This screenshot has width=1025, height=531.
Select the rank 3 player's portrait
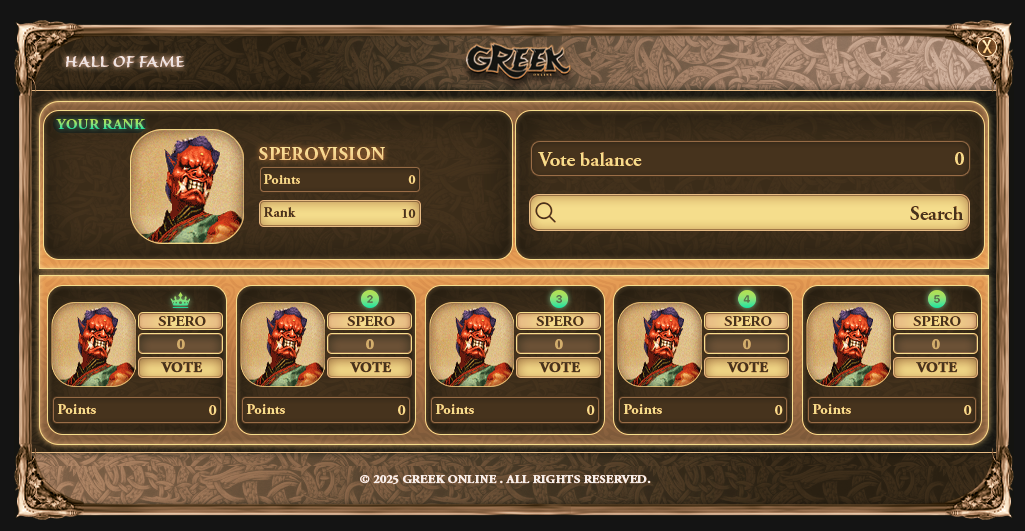[x=472, y=344]
